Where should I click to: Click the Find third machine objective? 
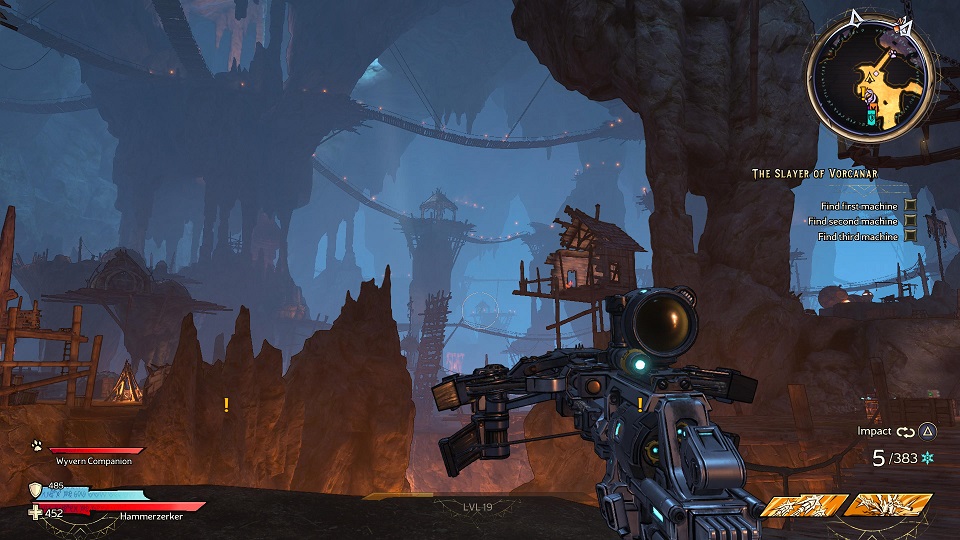pyautogui.click(x=858, y=237)
